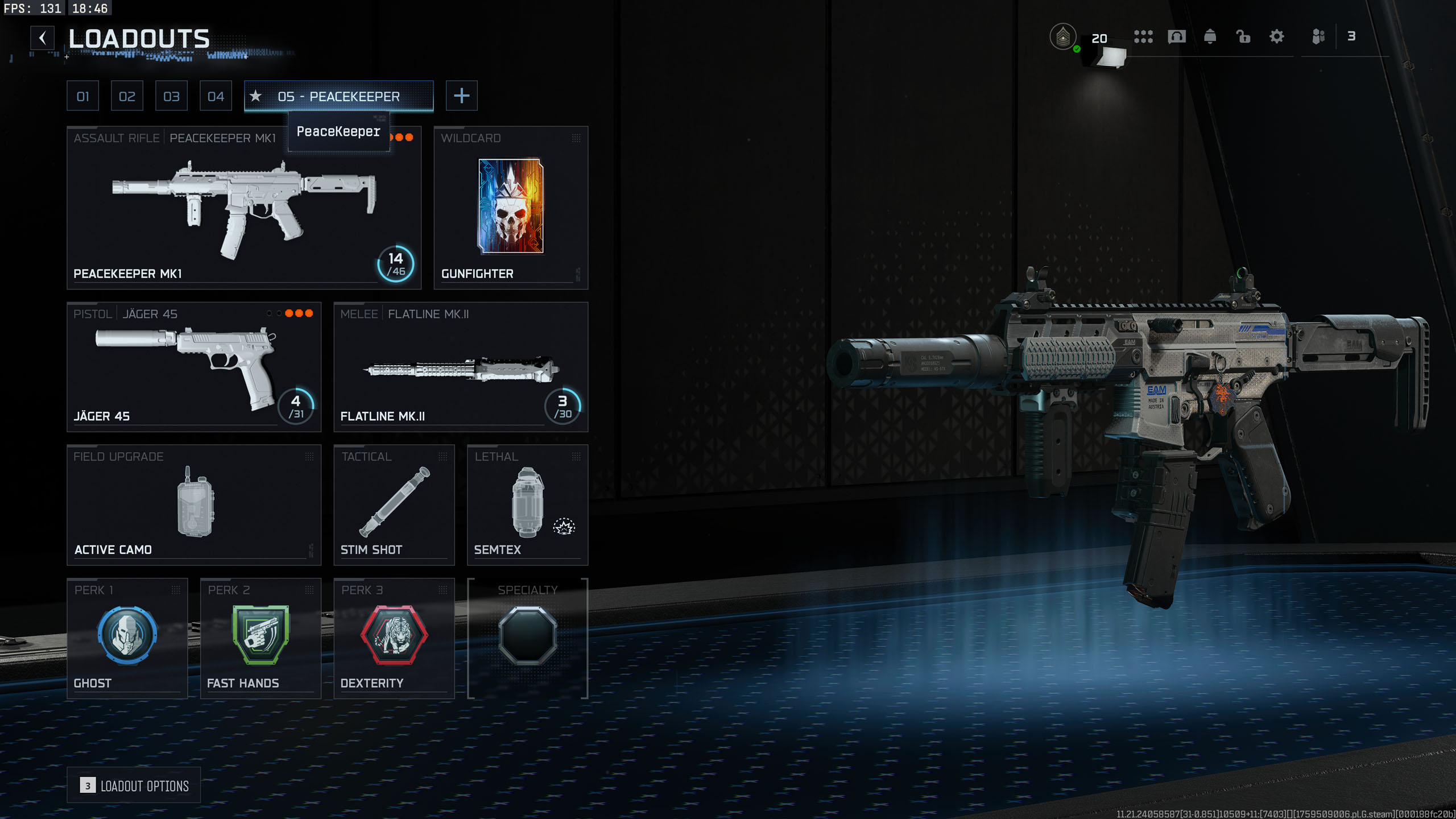Open the Dexterity perk slot
This screenshot has height=819, width=1456.
[394, 638]
